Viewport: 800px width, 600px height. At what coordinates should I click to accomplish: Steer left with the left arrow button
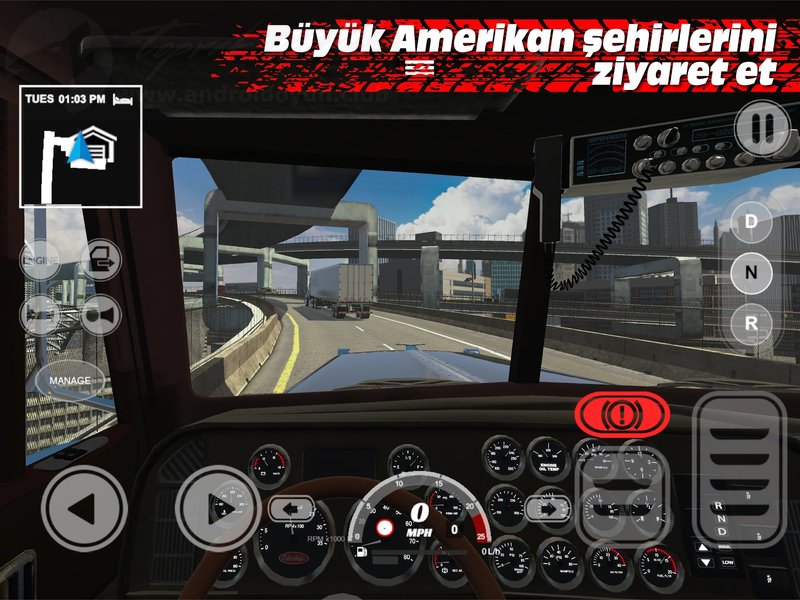83,508
